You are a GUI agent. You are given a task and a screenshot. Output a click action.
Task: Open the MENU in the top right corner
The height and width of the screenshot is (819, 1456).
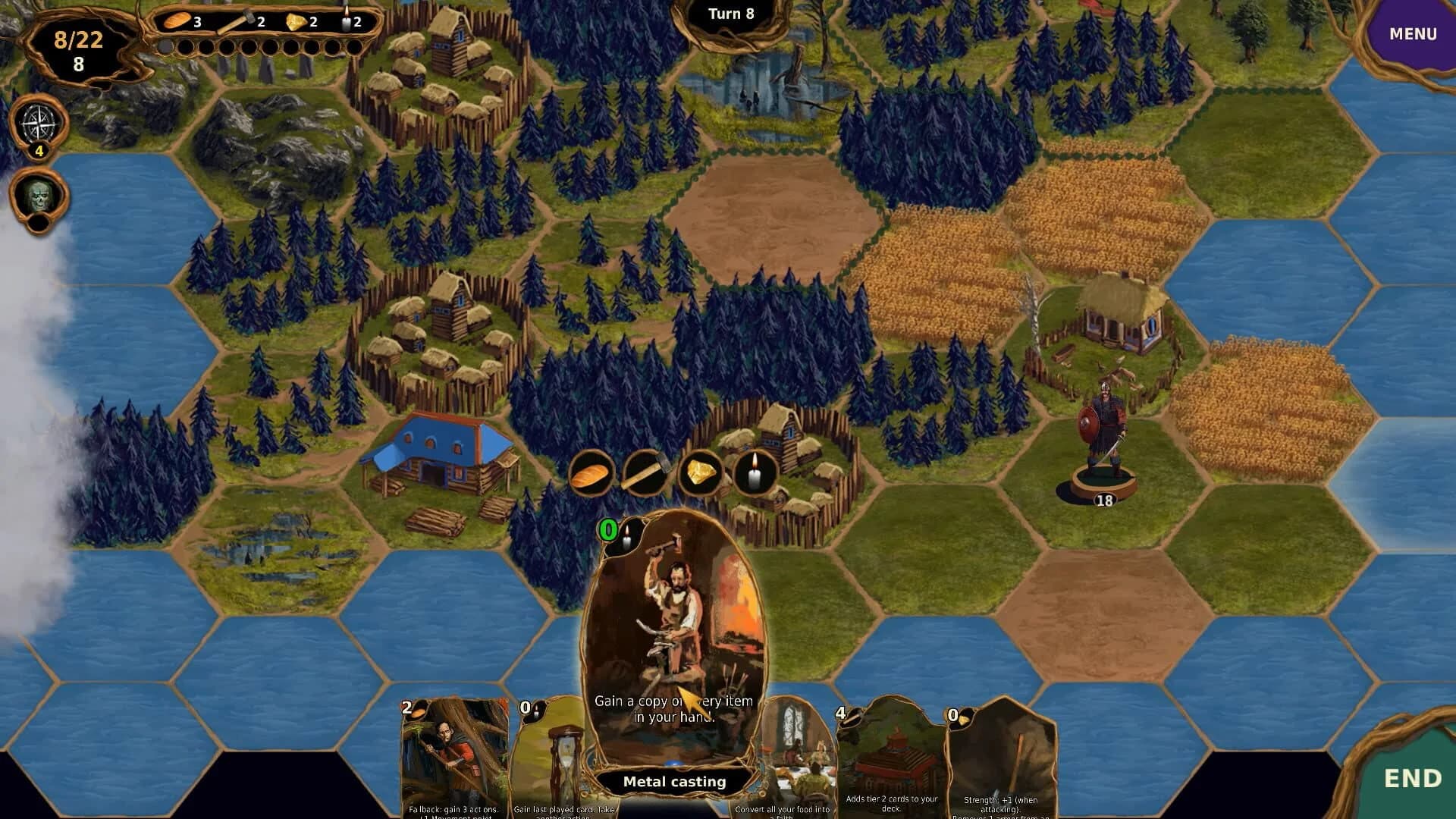point(1411,33)
